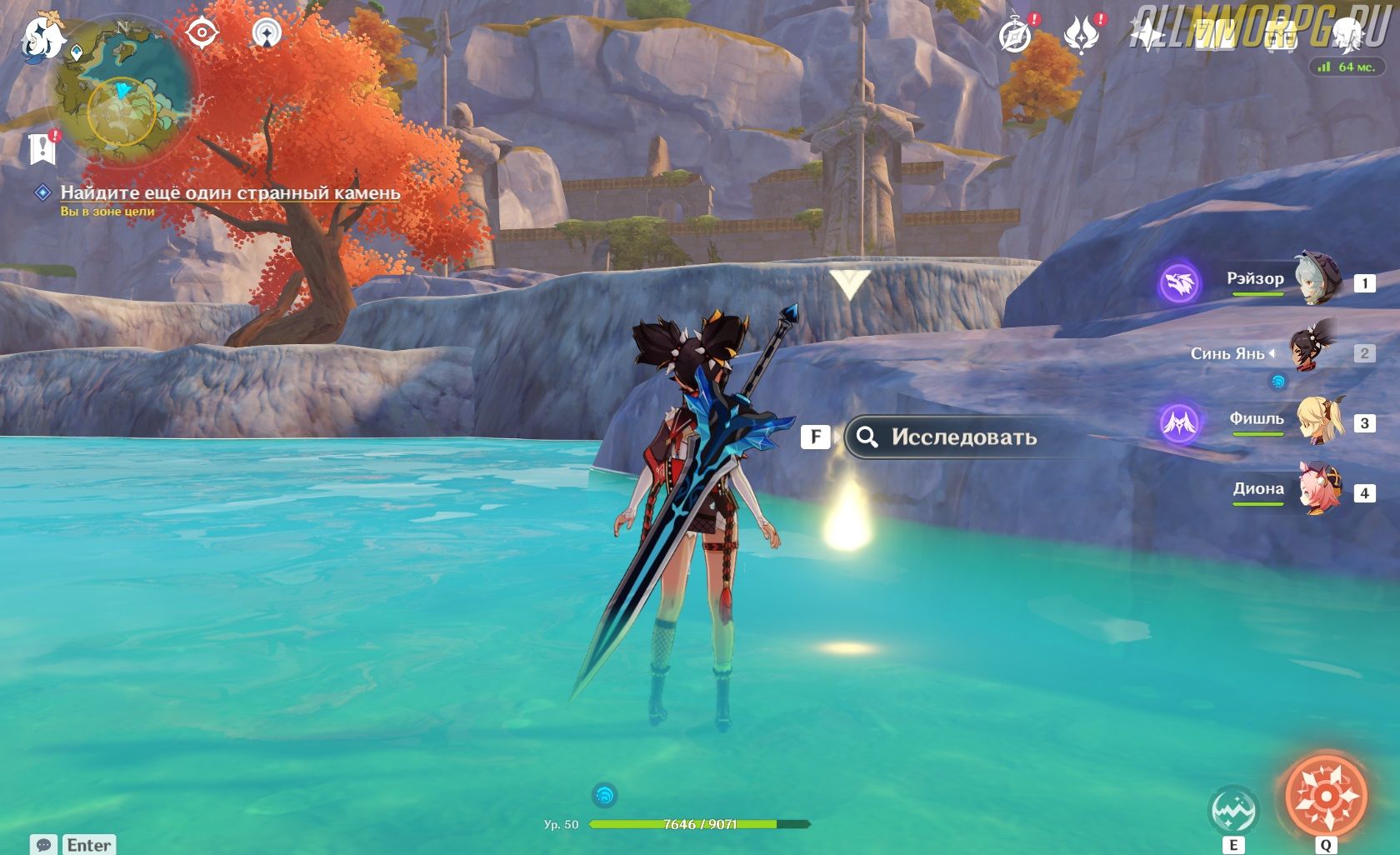Use the teal elemental skill ability
The height and width of the screenshot is (855, 1400).
coord(1233,809)
